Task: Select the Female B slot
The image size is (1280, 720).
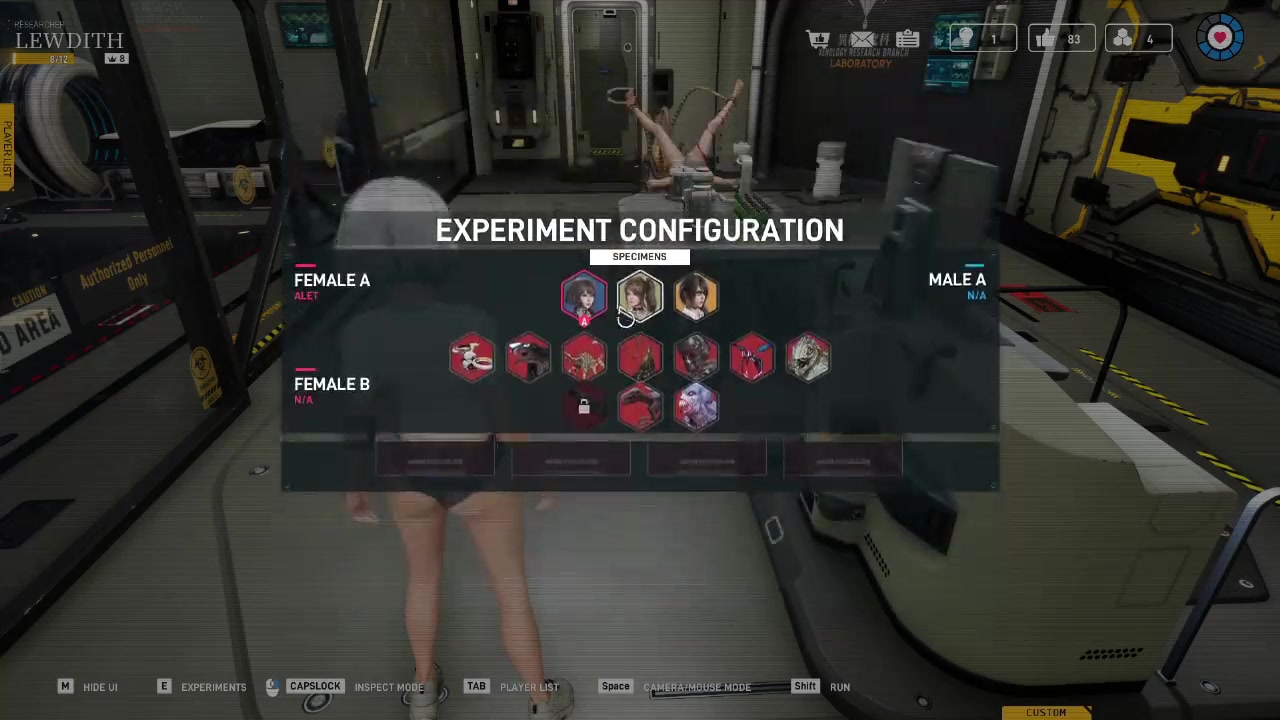Action: click(332, 385)
